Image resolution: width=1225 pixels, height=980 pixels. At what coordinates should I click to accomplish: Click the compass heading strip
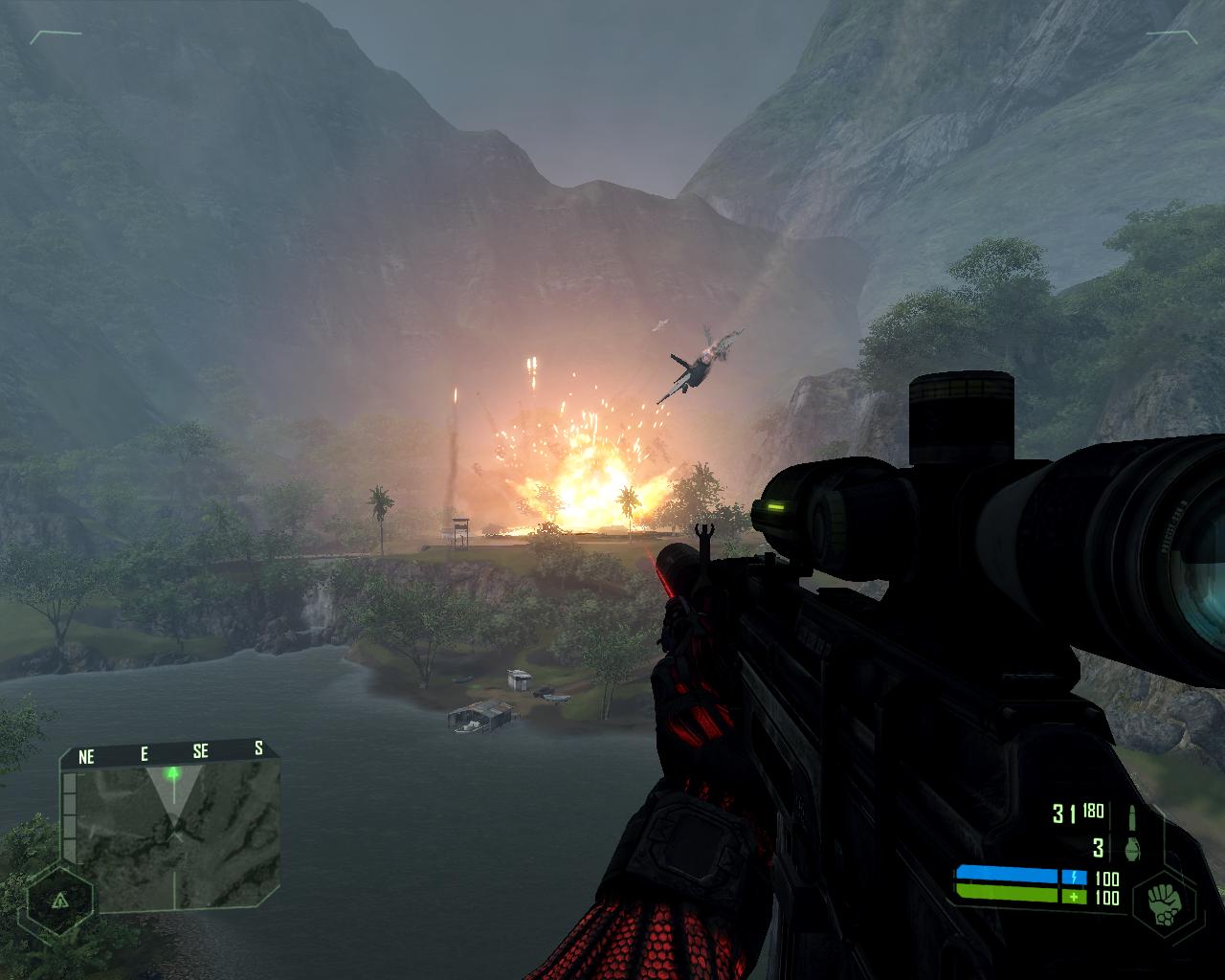(x=170, y=754)
